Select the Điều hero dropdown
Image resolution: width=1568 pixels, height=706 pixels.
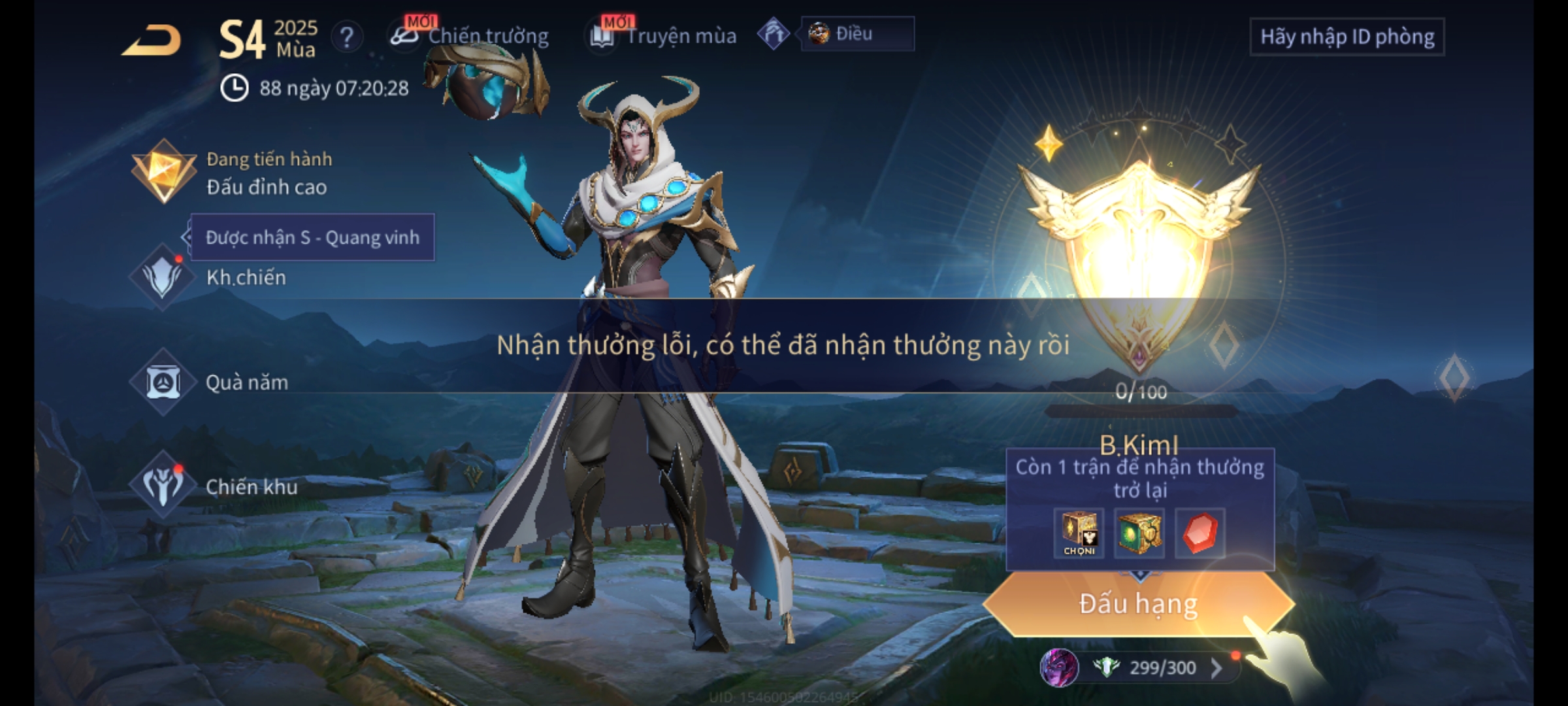(x=857, y=34)
